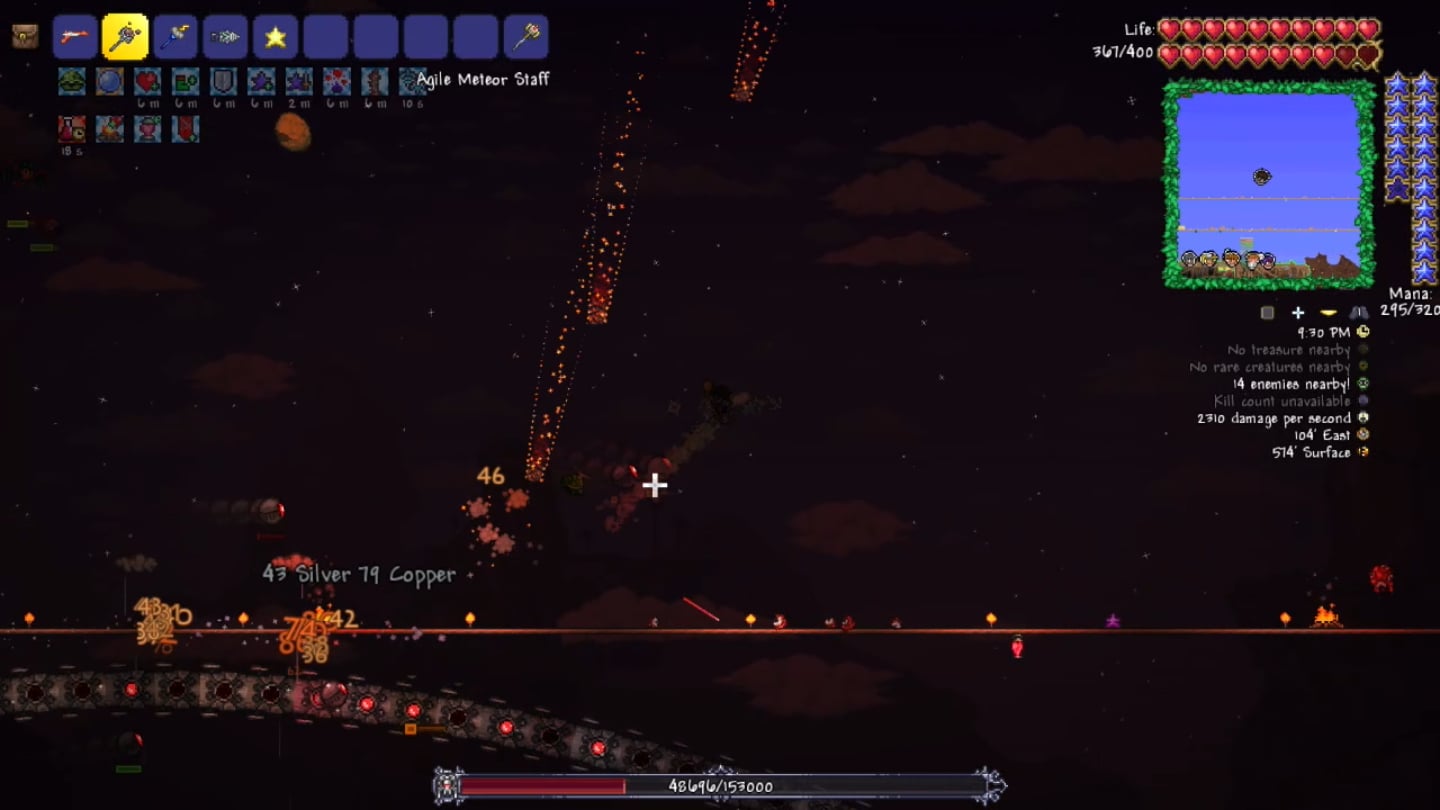Zoom out the minimap with minus button
Image resolution: width=1440 pixels, height=810 pixels.
point(1329,313)
